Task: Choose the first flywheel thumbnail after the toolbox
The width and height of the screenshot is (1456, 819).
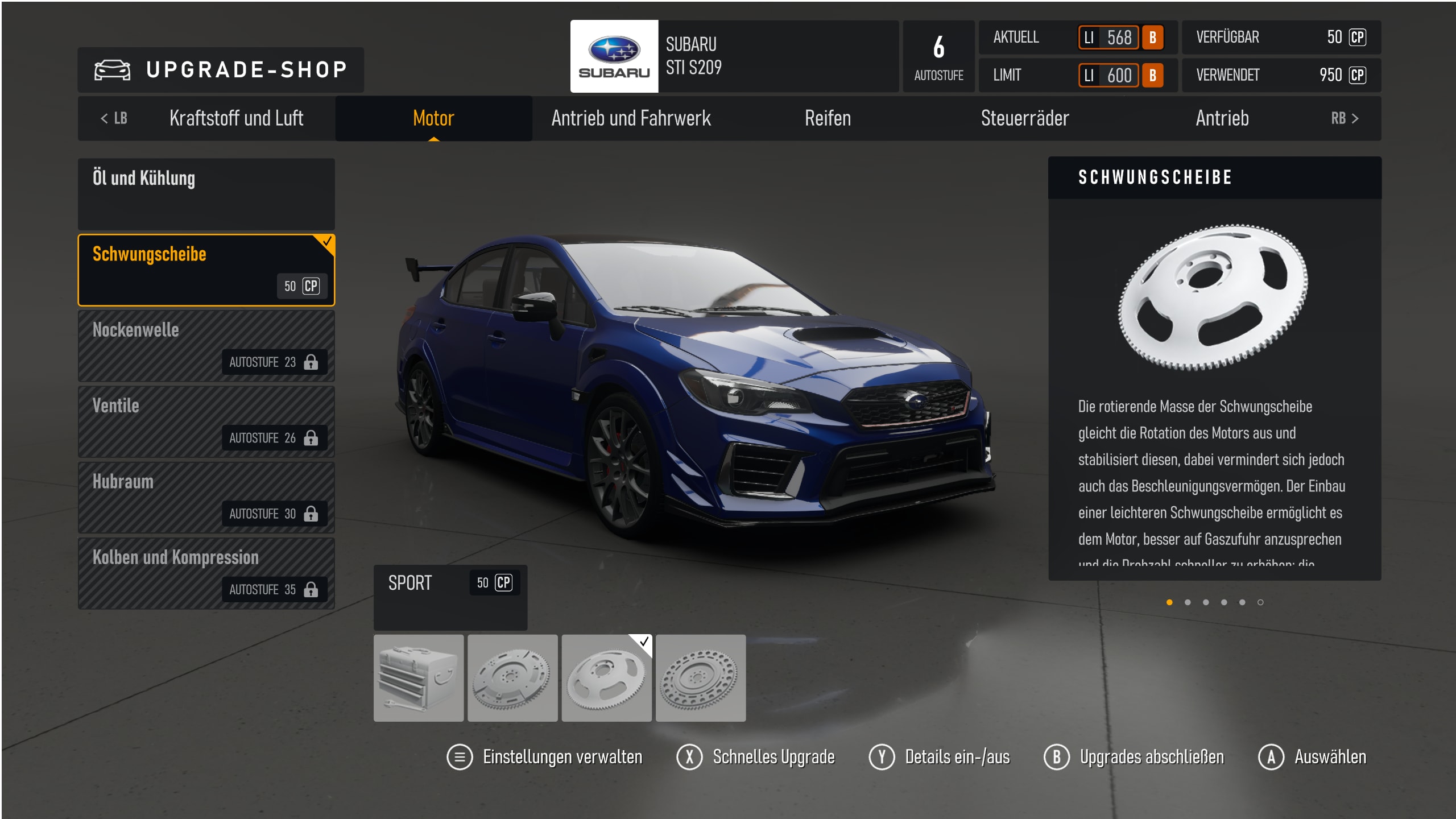Action: point(512,678)
